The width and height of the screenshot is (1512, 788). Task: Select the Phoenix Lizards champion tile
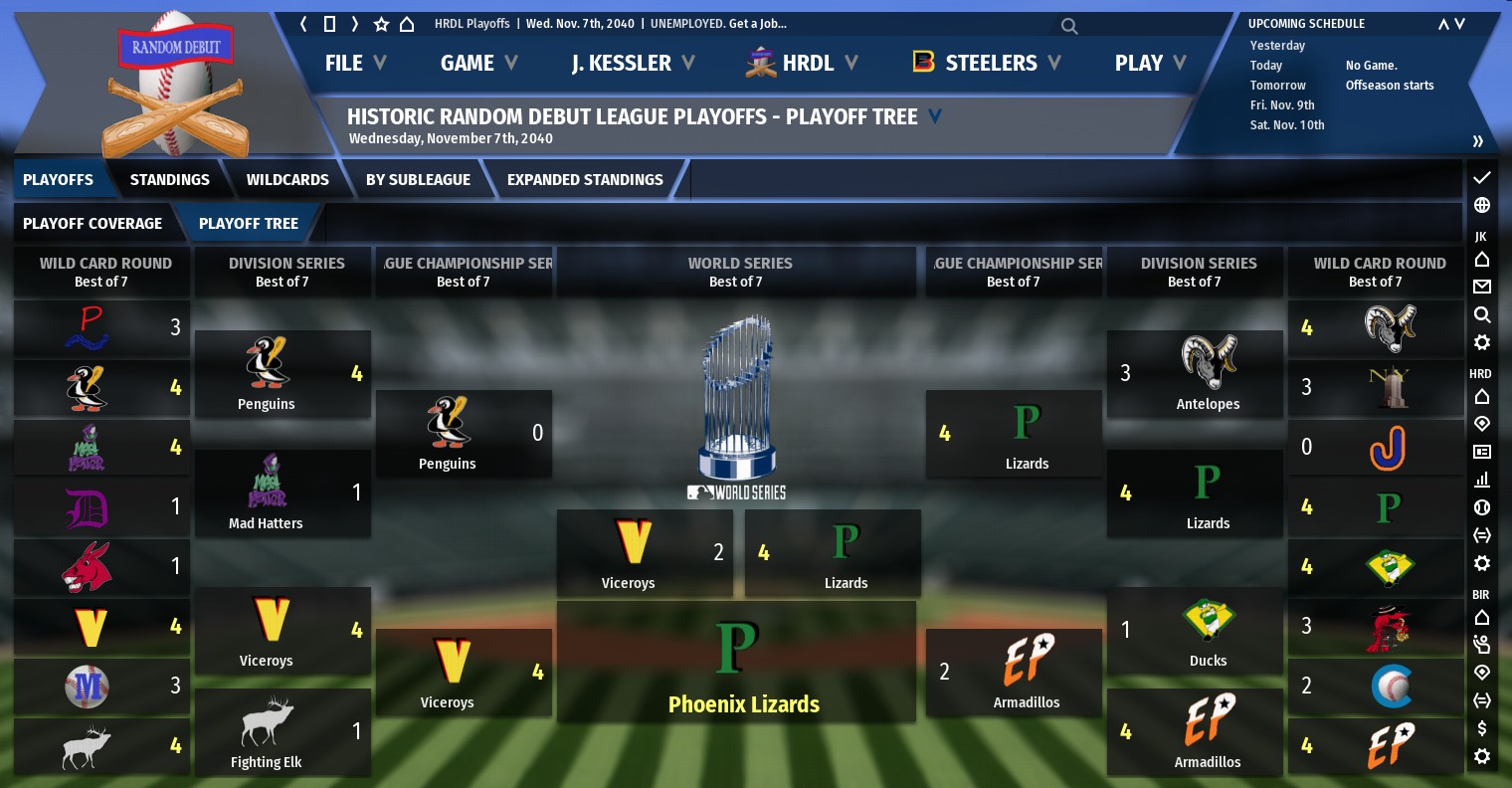(x=736, y=662)
